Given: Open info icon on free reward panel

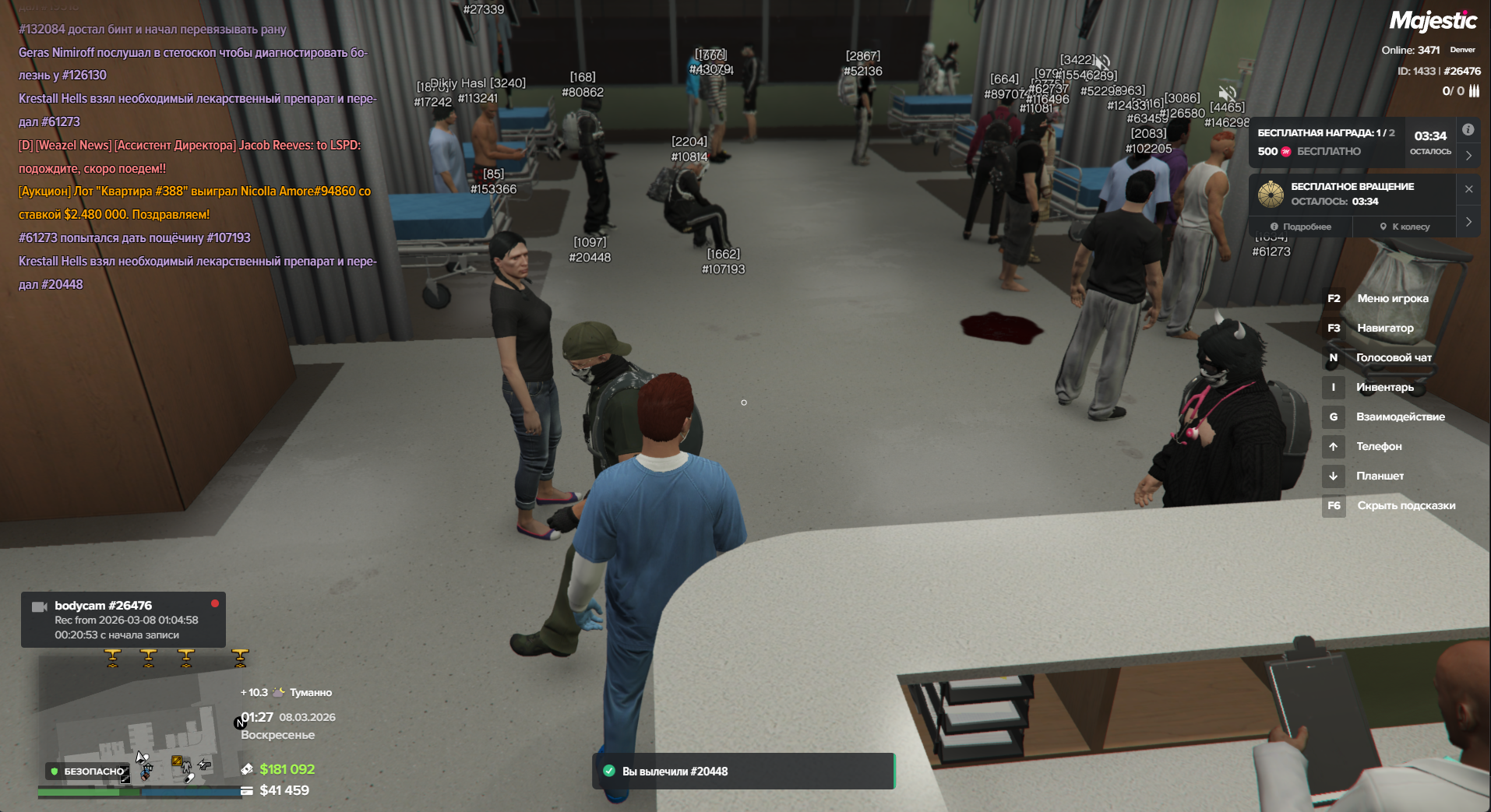Looking at the screenshot, I should click(x=1468, y=130).
